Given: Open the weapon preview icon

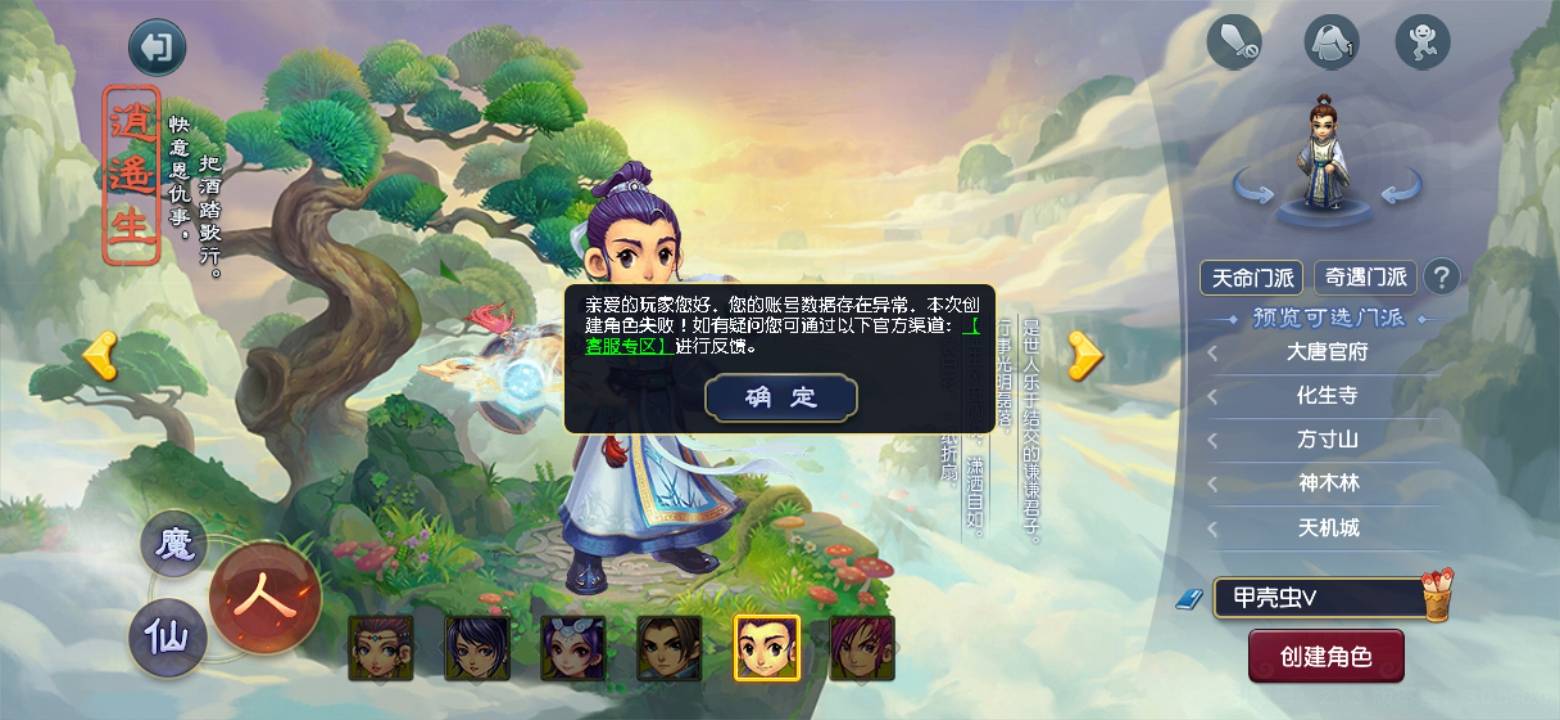Looking at the screenshot, I should coord(1234,41).
